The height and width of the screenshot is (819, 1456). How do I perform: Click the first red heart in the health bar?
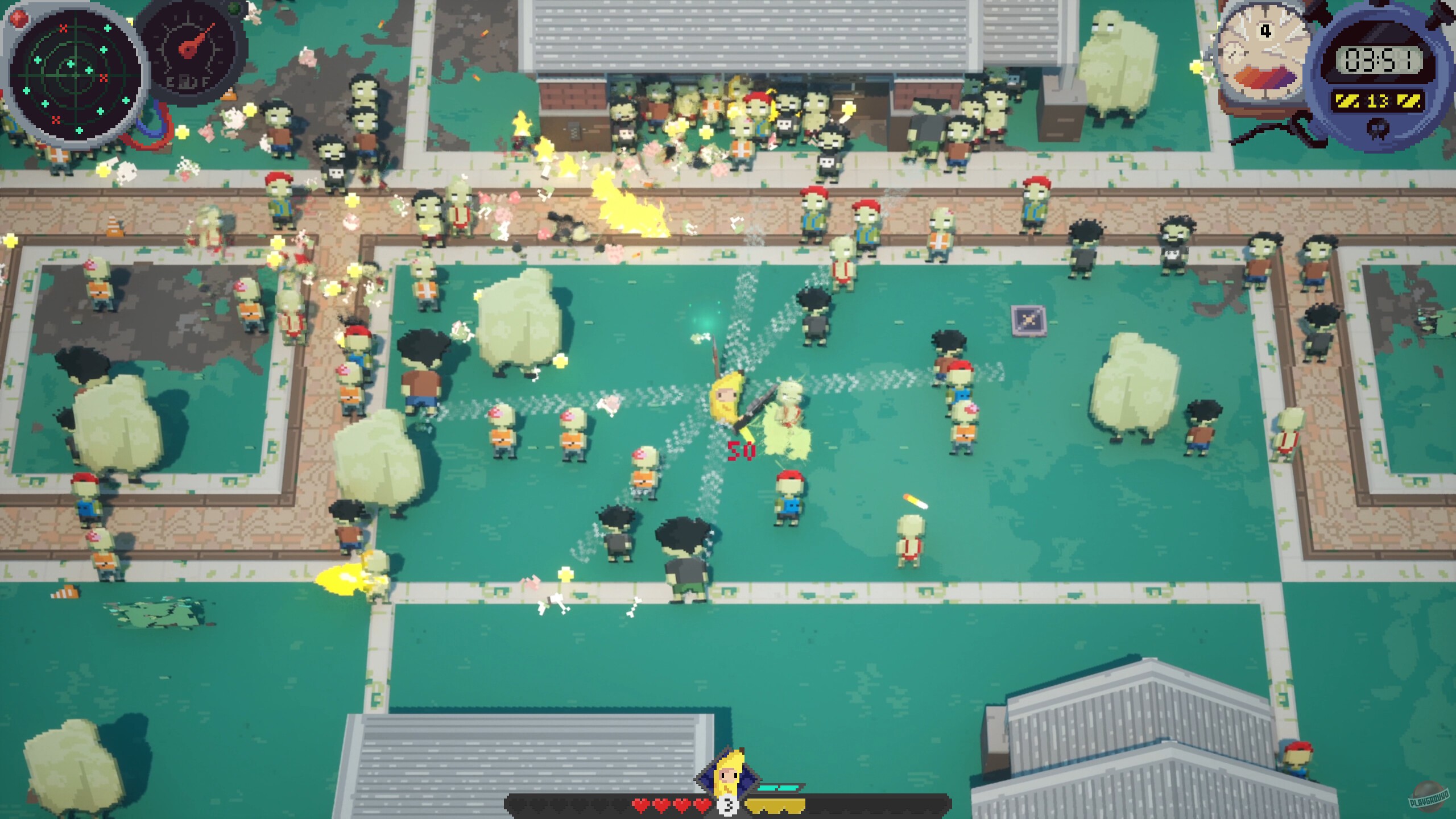640,806
